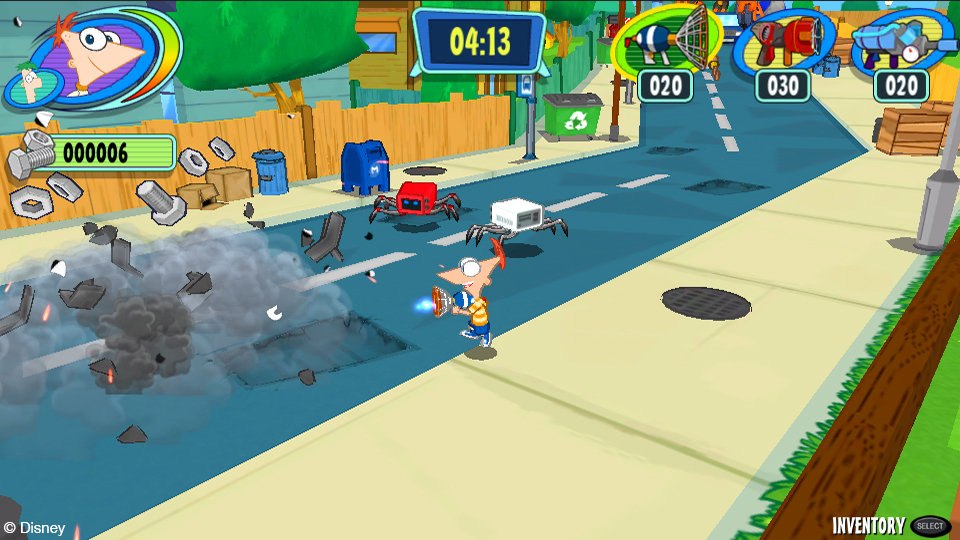The height and width of the screenshot is (540, 960).
Task: Open the Inventory label
Action: (x=869, y=526)
